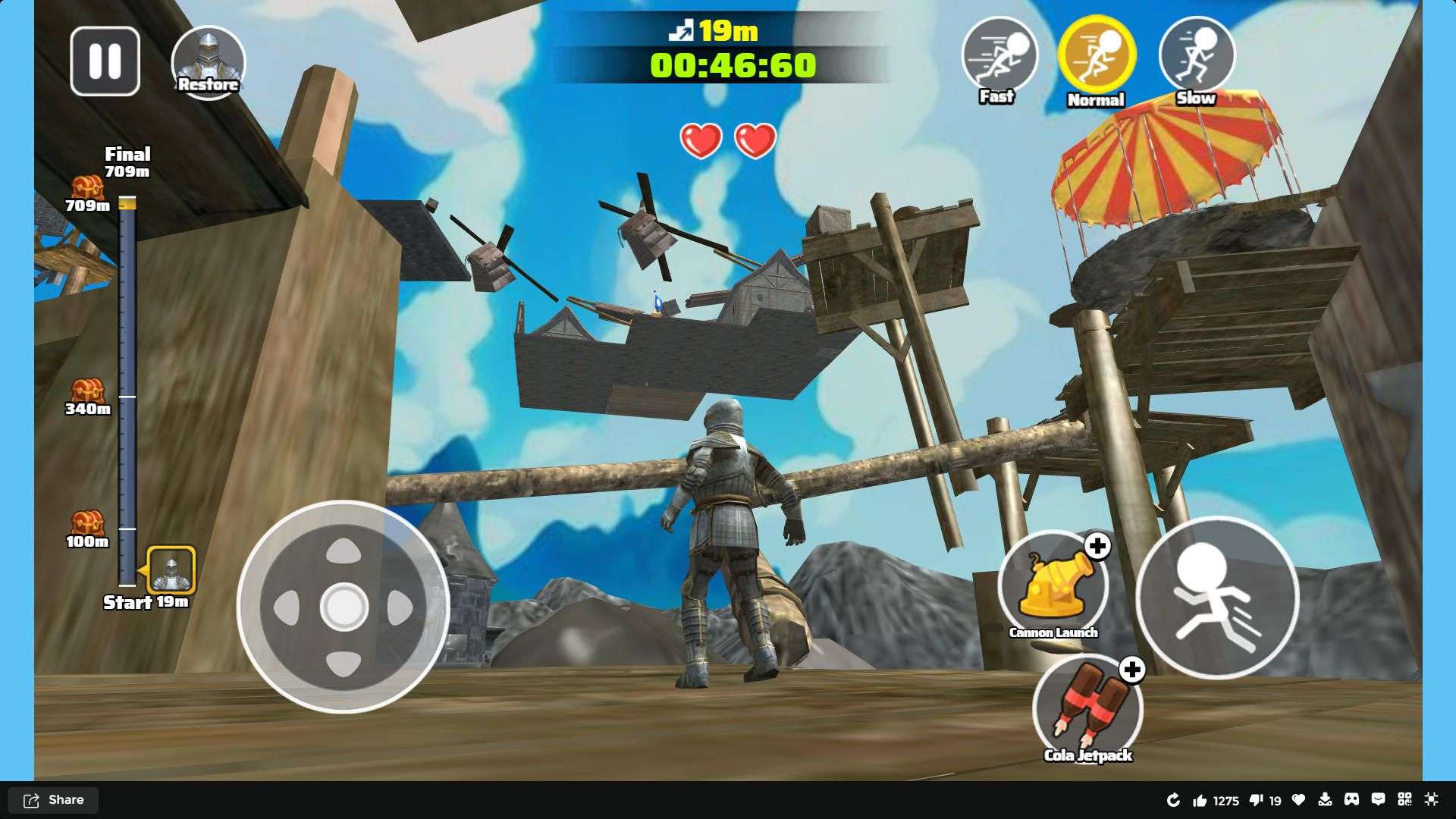Screen dimensions: 1456x819
Task: Open the Share dialog
Action: click(53, 800)
